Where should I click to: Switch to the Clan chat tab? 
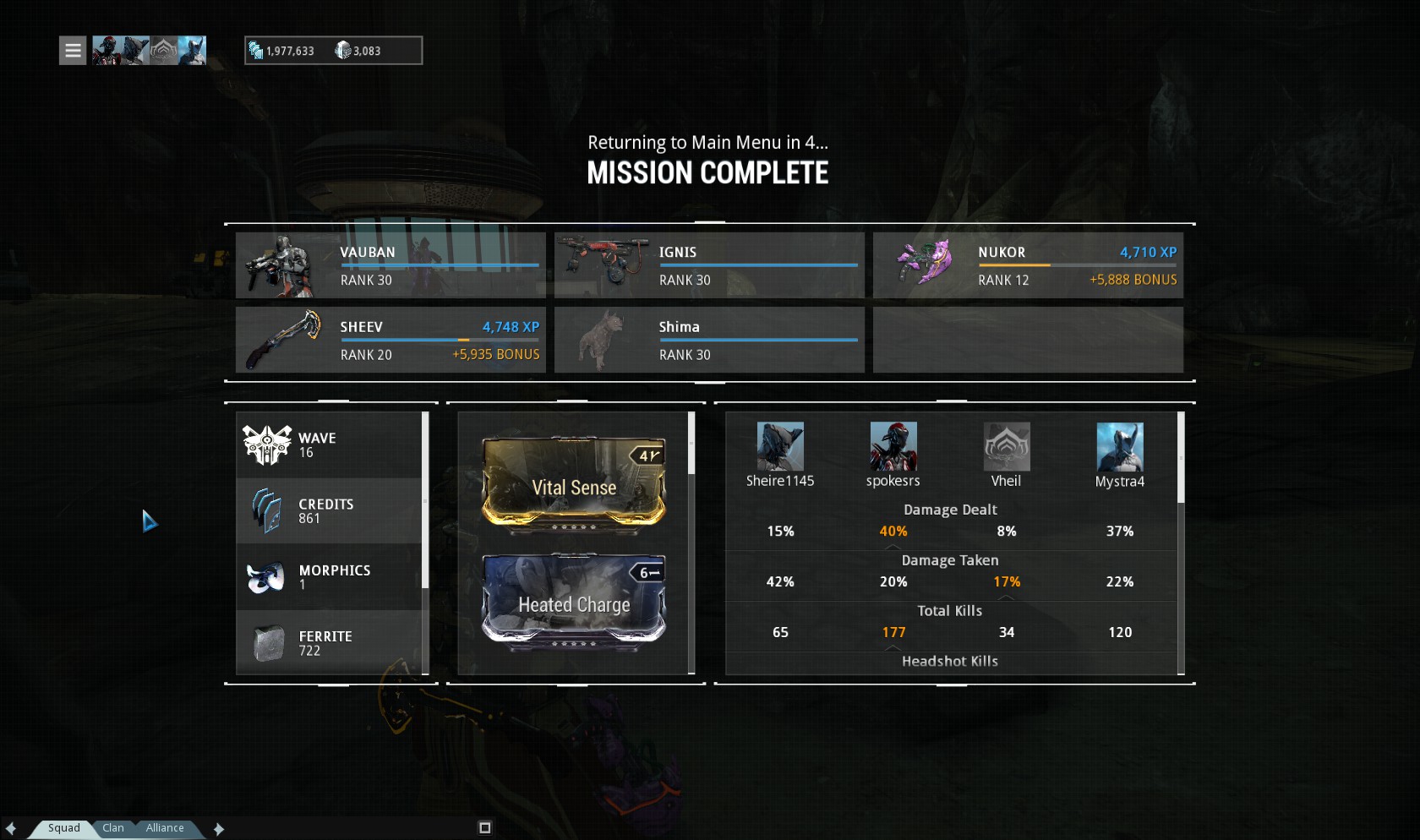(113, 828)
